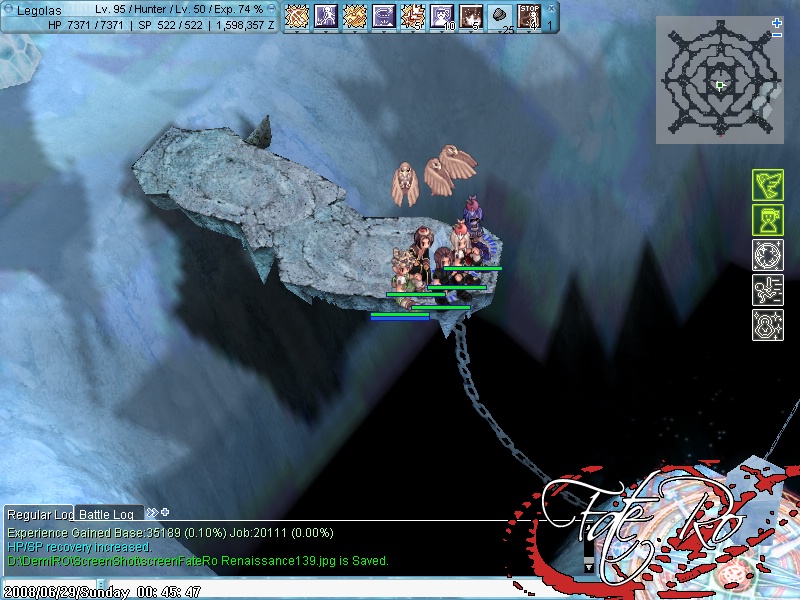
Task: Zoom out the minimap with the minus button
Action: coord(778,35)
